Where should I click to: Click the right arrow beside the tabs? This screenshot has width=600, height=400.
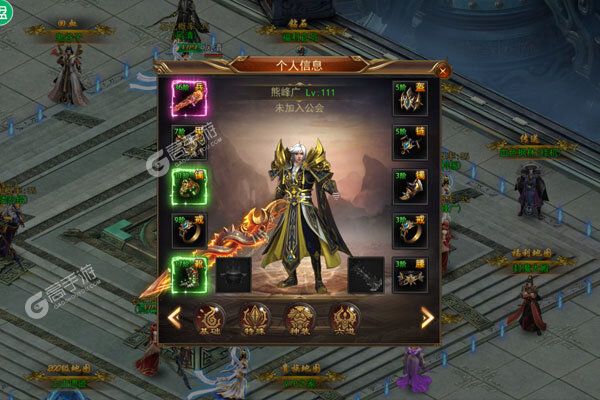click(x=427, y=318)
